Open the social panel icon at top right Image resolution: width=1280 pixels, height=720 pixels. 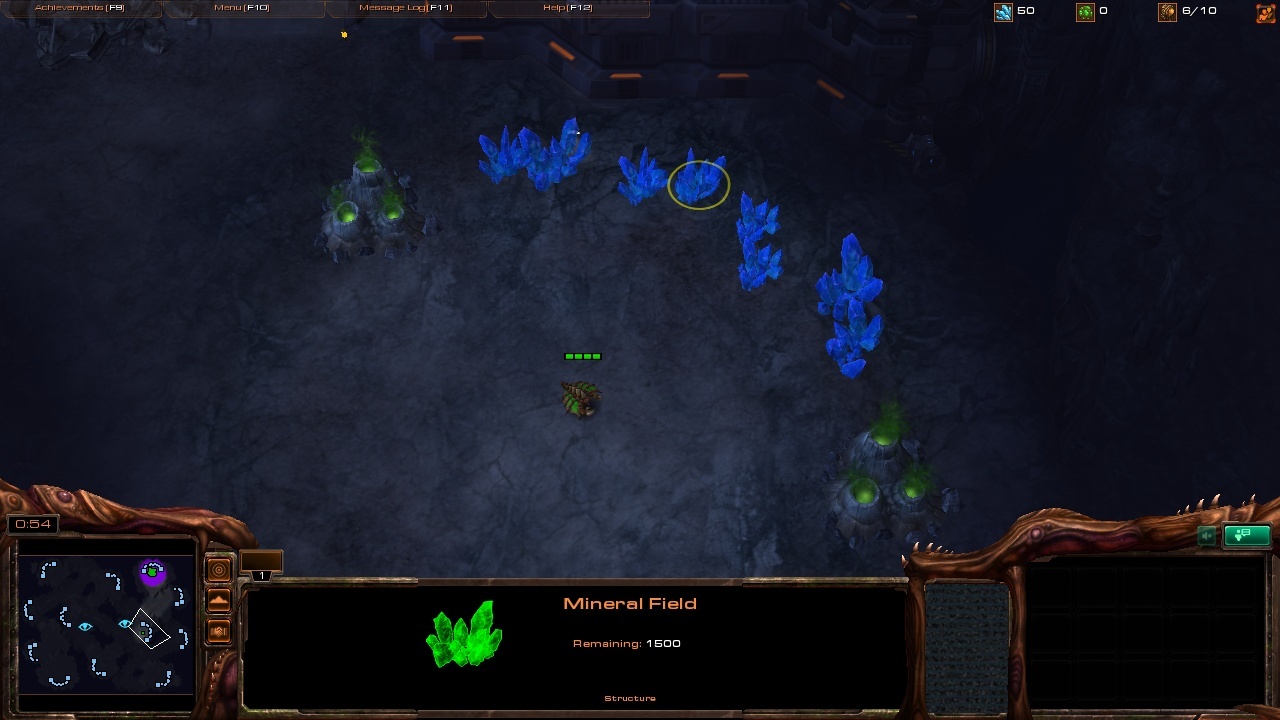pyautogui.click(x=1265, y=12)
